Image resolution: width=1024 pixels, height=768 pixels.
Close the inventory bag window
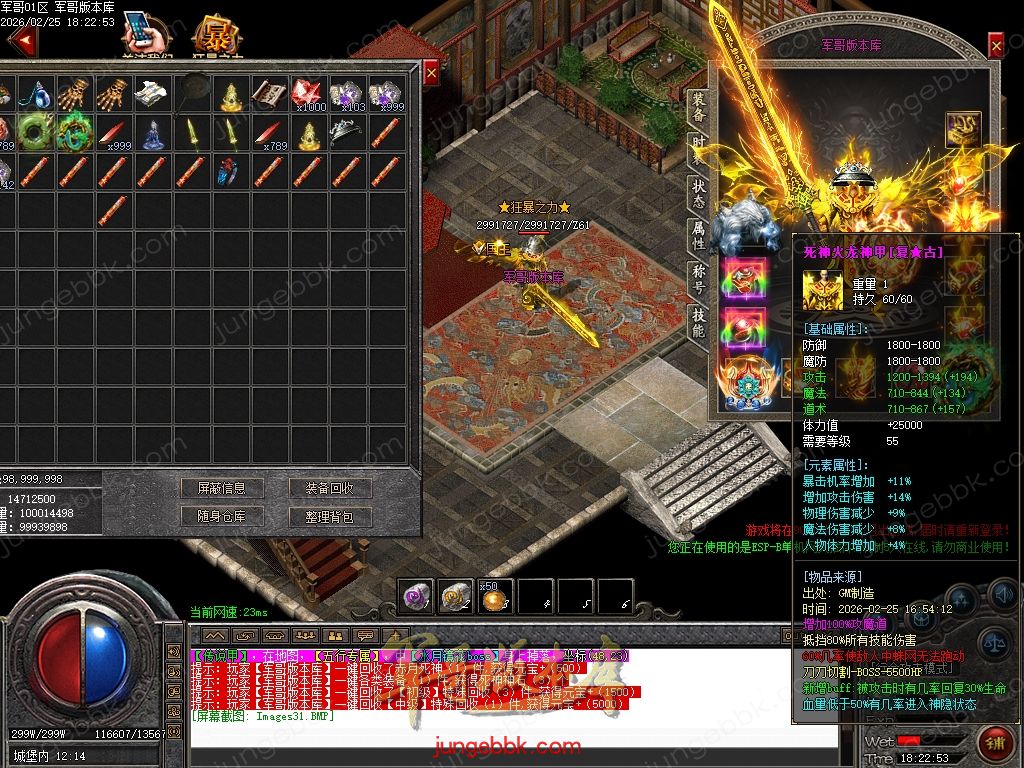coord(431,73)
